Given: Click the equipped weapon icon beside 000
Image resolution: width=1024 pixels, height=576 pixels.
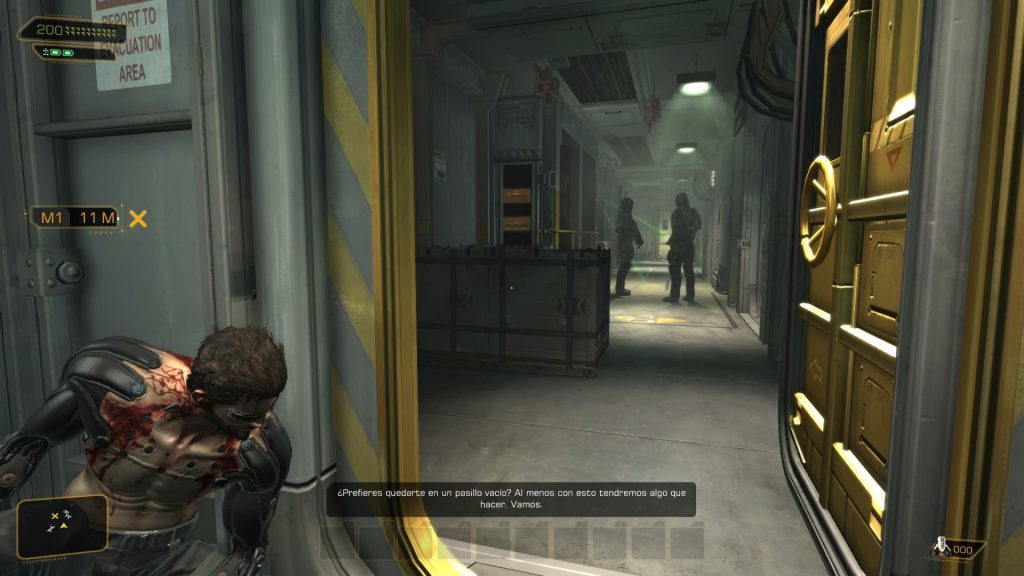Looking at the screenshot, I should pyautogui.click(x=940, y=548).
